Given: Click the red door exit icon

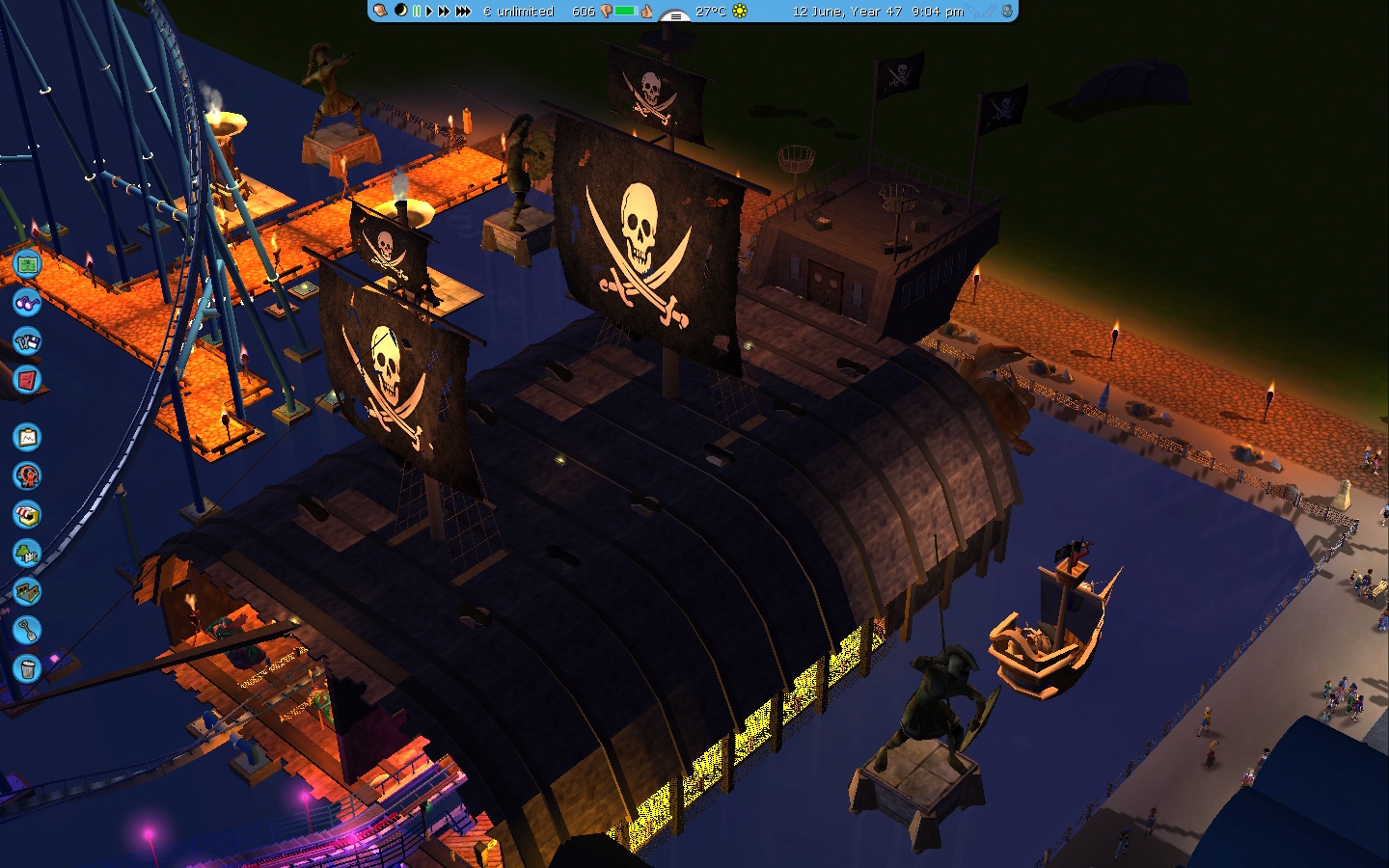Looking at the screenshot, I should 27,380.
